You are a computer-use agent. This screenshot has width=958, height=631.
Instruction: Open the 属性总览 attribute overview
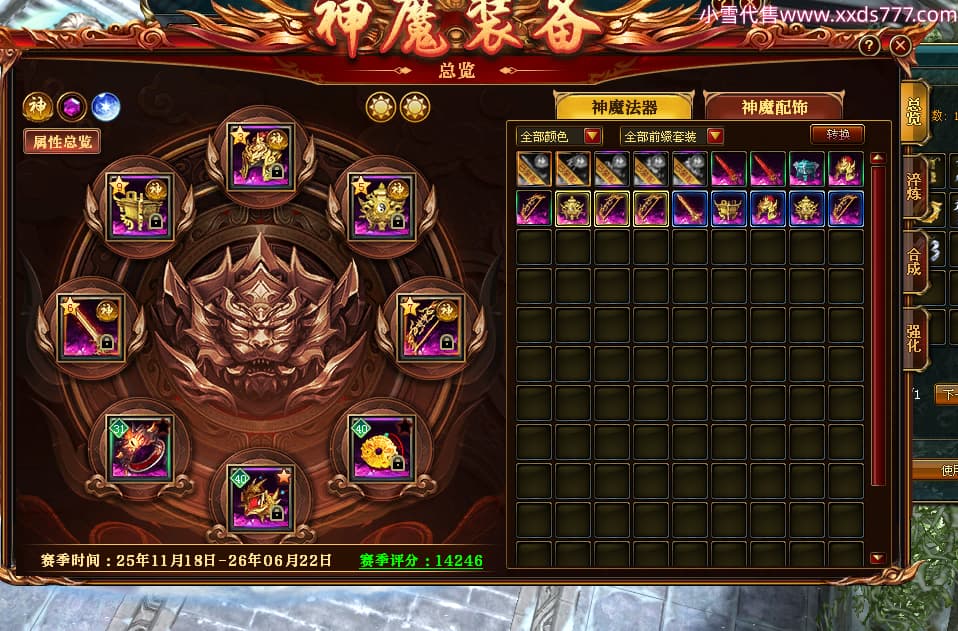62,142
